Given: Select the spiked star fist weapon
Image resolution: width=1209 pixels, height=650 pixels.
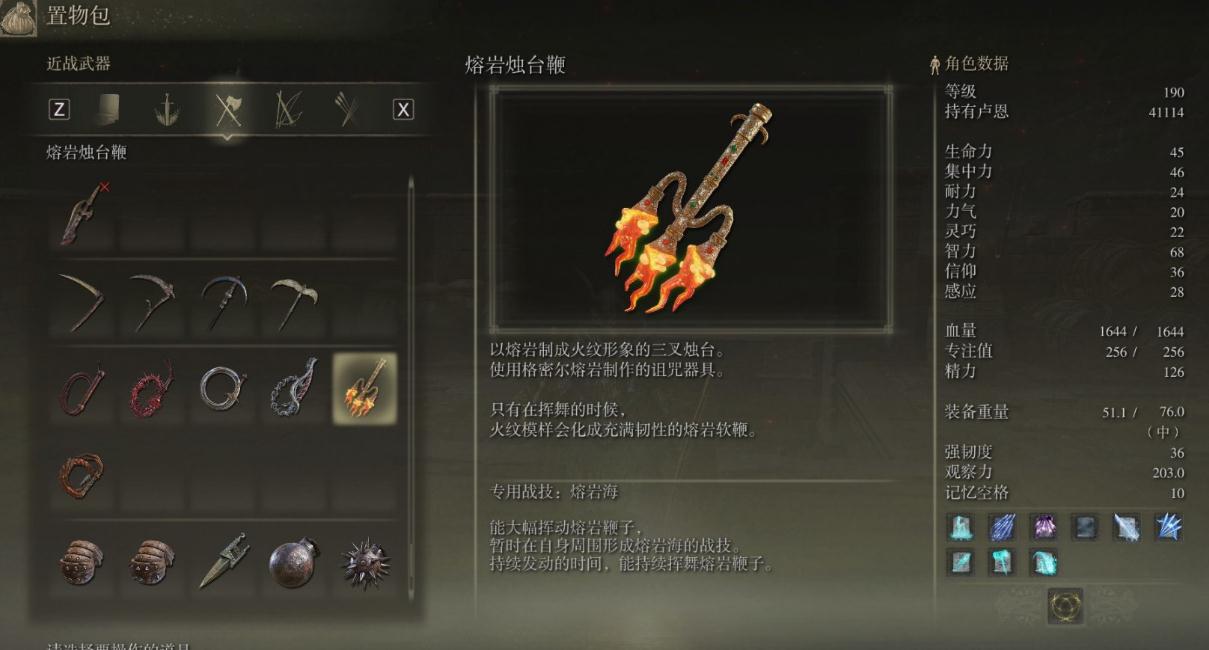Looking at the screenshot, I should 364,562.
